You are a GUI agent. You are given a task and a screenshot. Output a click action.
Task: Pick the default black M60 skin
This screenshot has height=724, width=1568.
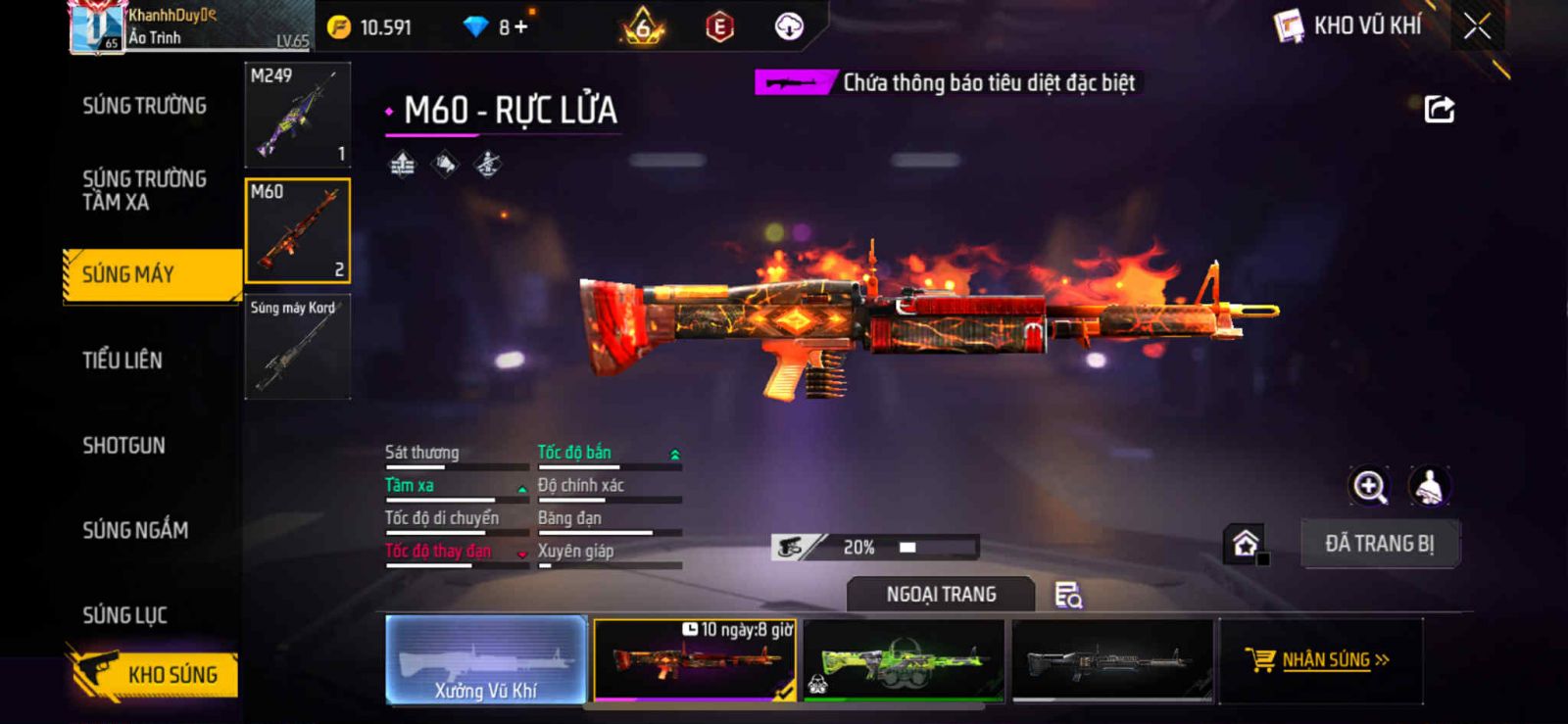(1112, 659)
